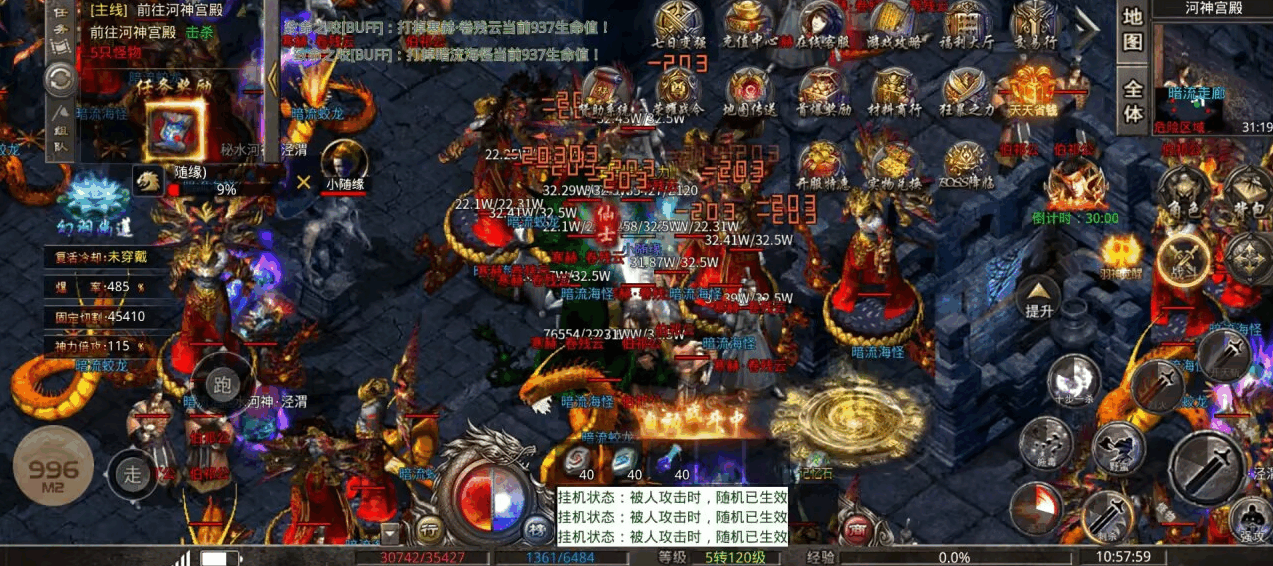
Task: Open the 首爆奖励 first-drop rewards
Action: pos(821,89)
